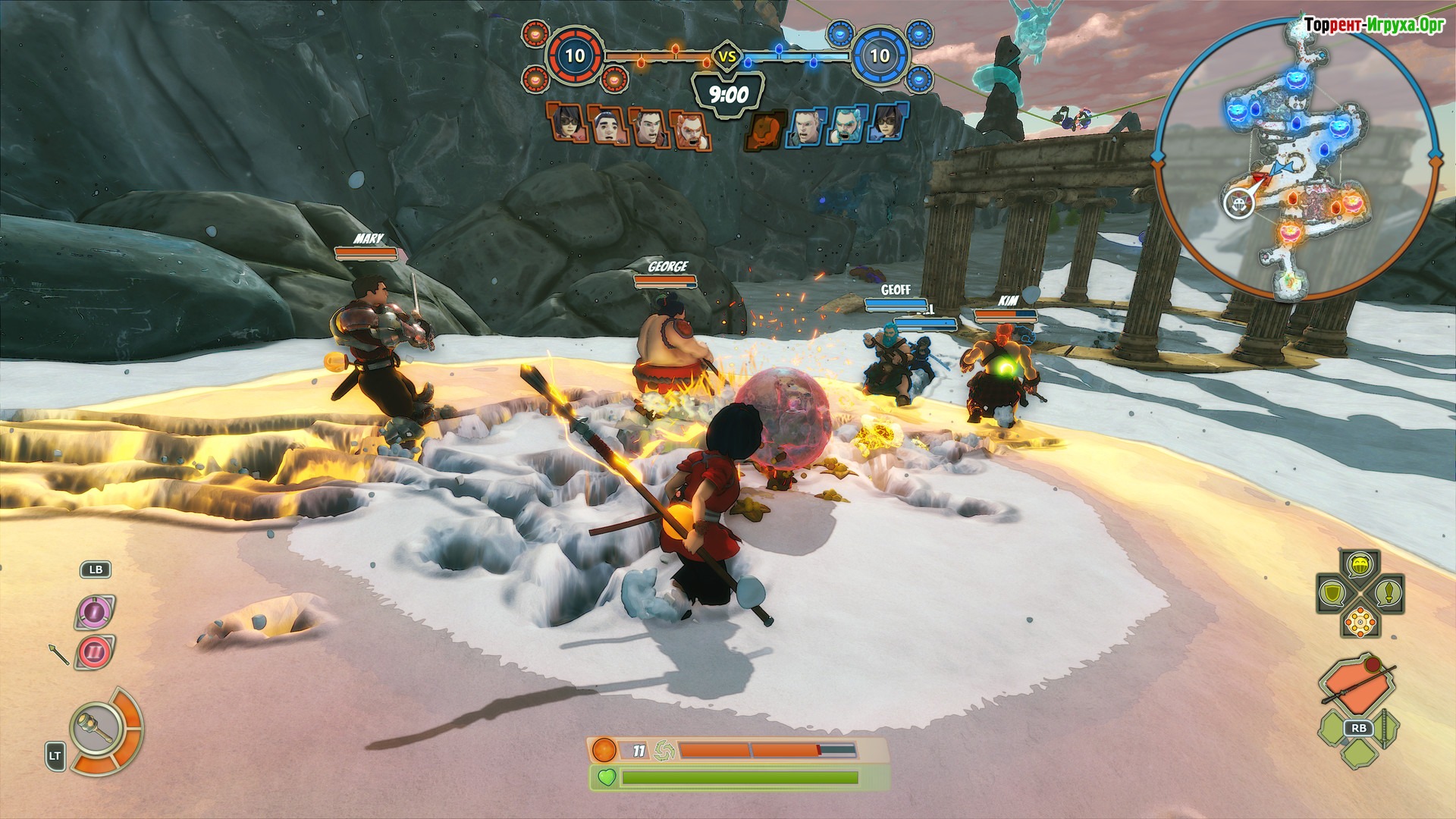Send the laughing face emote
Viewport: 1456px width, 819px height.
(x=1360, y=565)
